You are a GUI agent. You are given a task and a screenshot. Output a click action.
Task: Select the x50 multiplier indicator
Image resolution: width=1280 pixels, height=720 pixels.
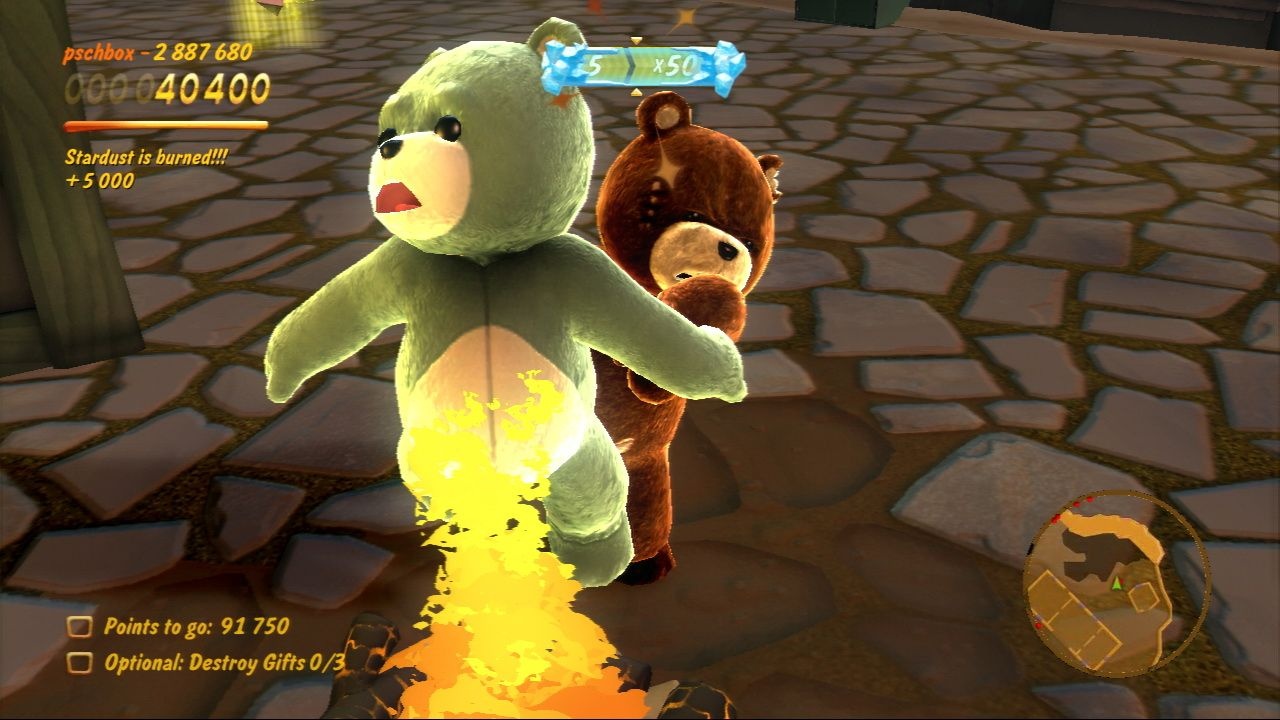[x=674, y=65]
